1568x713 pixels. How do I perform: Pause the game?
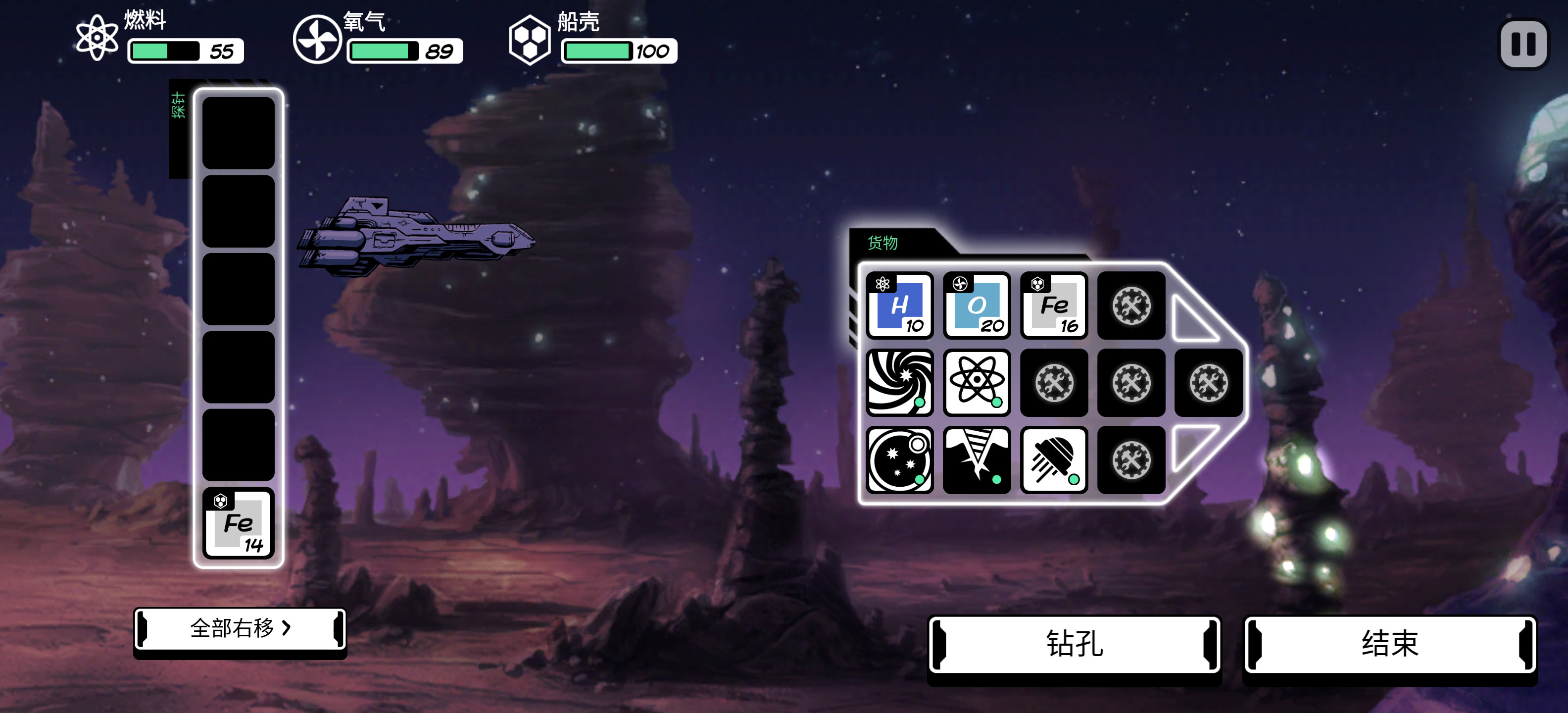tap(1523, 44)
